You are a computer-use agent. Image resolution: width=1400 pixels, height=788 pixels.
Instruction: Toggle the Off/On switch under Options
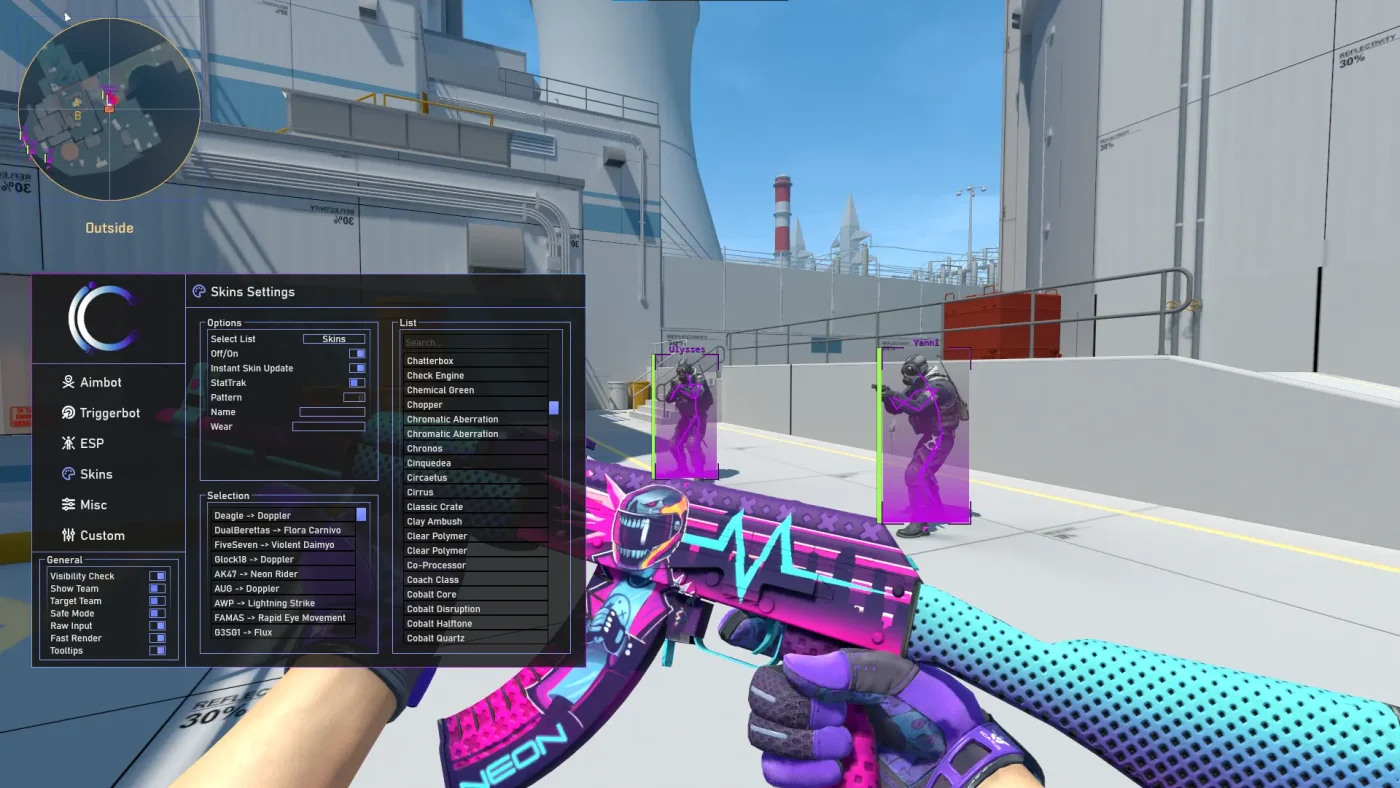coord(358,353)
